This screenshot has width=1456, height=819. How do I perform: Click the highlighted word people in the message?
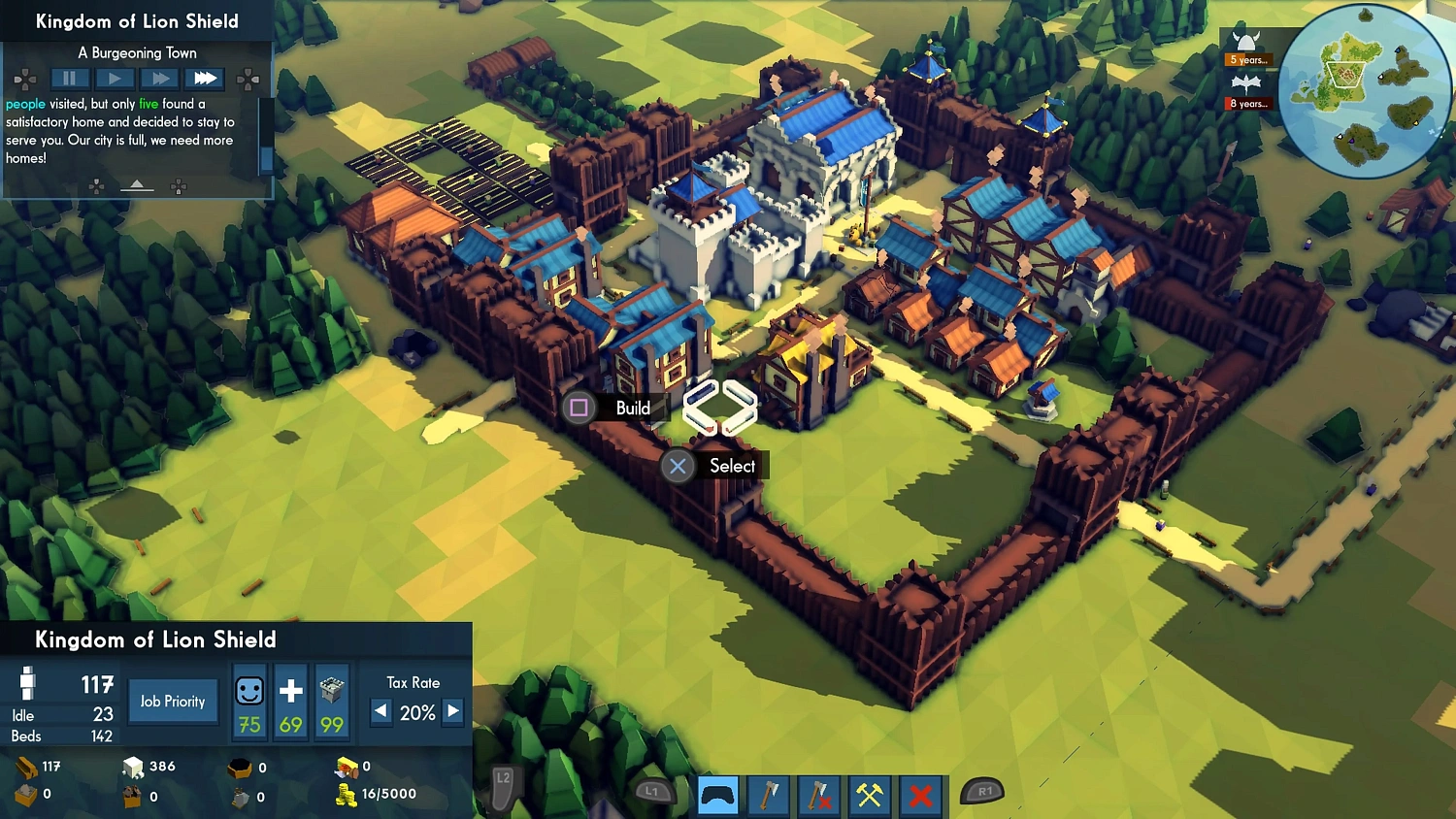pyautogui.click(x=23, y=104)
